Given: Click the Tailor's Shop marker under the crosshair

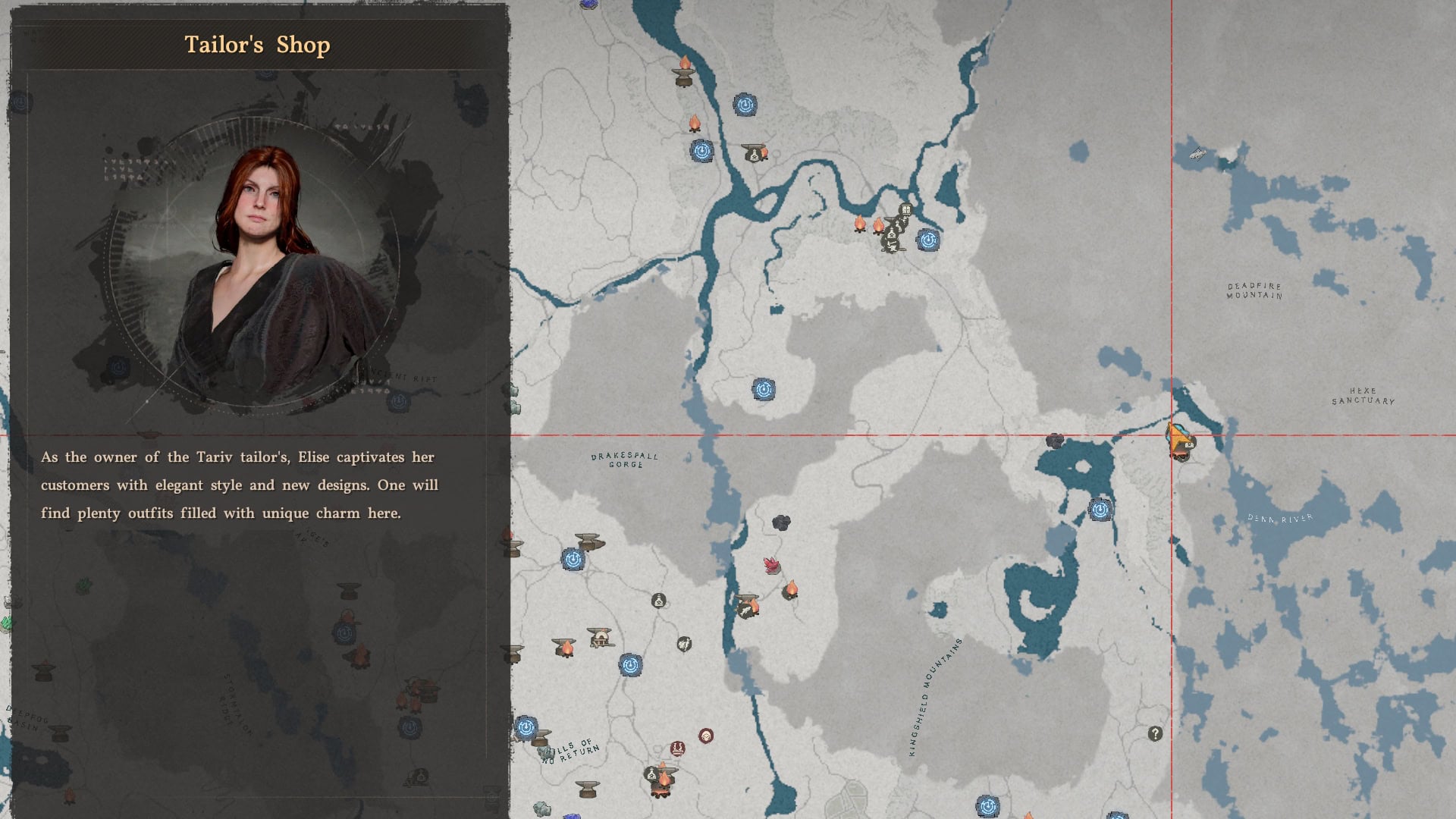Looking at the screenshot, I should [1178, 441].
